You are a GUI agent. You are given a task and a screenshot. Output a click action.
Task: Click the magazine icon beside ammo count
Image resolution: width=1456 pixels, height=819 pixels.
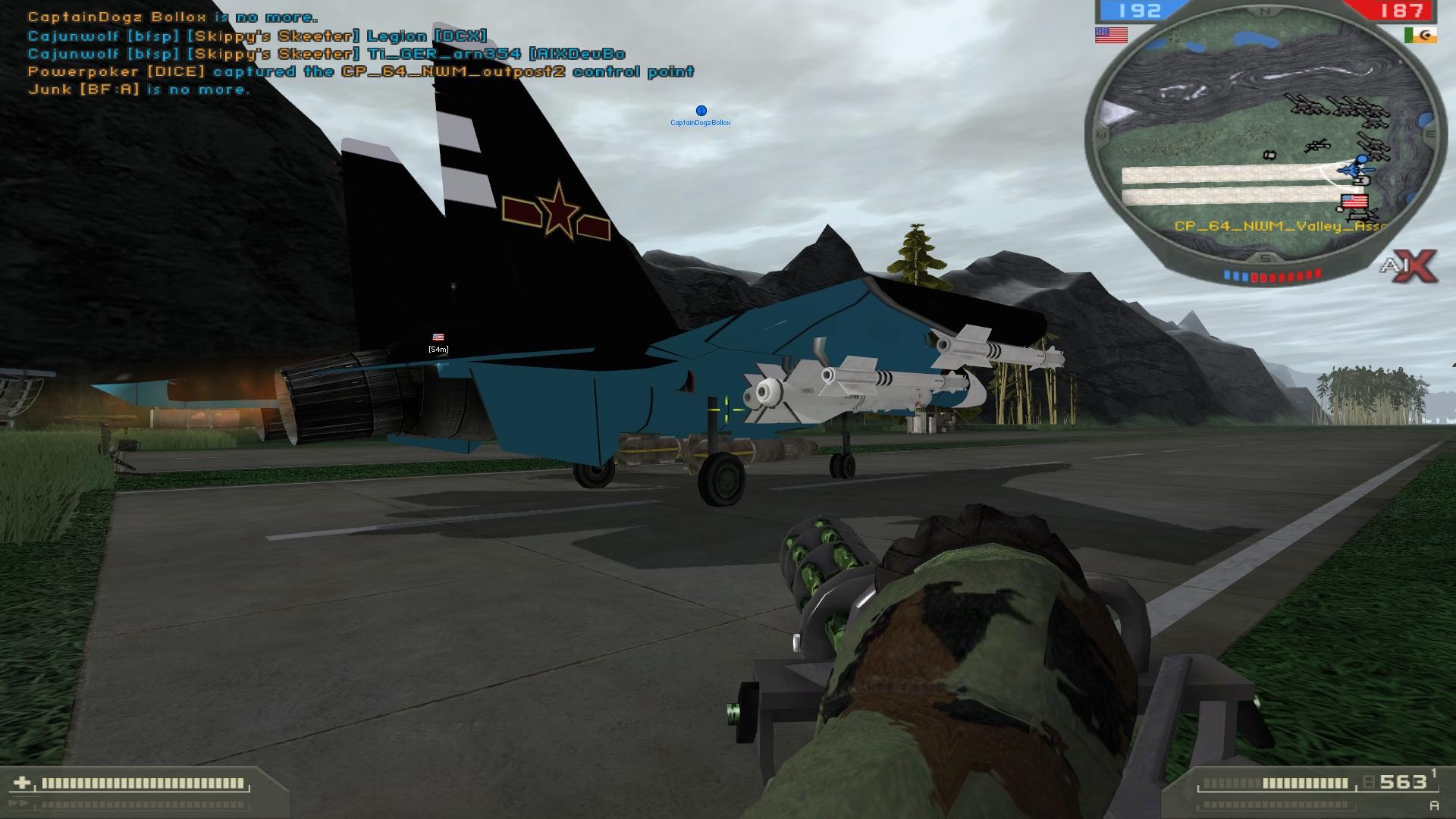click(1368, 782)
